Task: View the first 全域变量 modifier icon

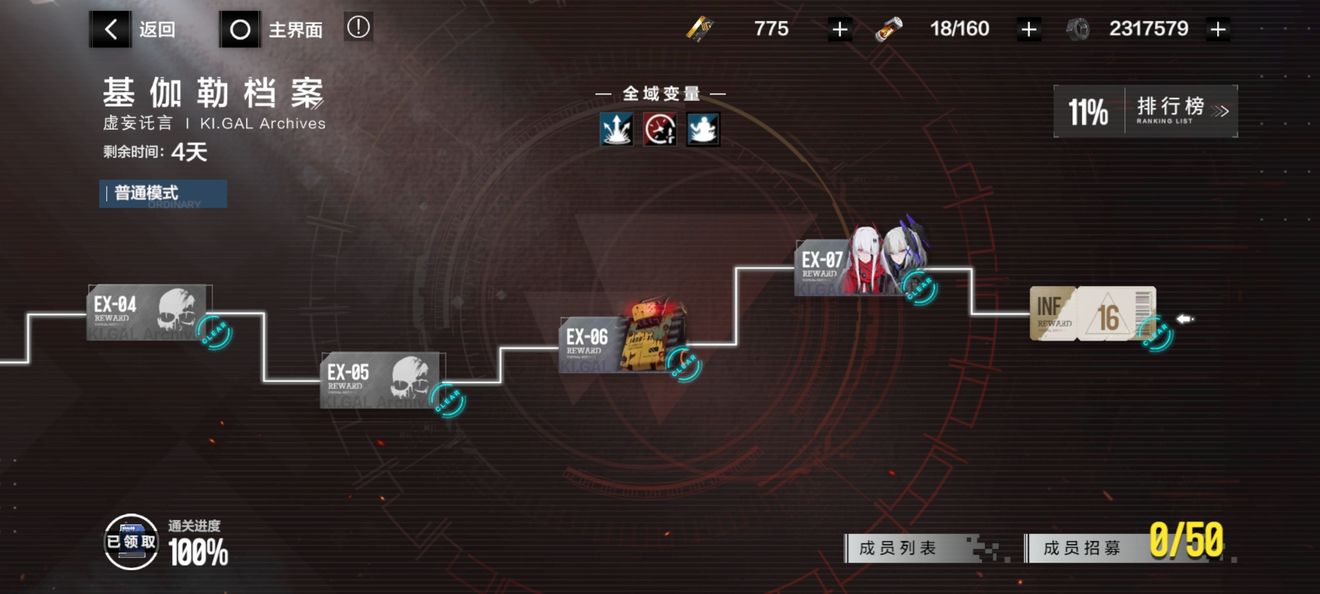Action: pyautogui.click(x=616, y=129)
